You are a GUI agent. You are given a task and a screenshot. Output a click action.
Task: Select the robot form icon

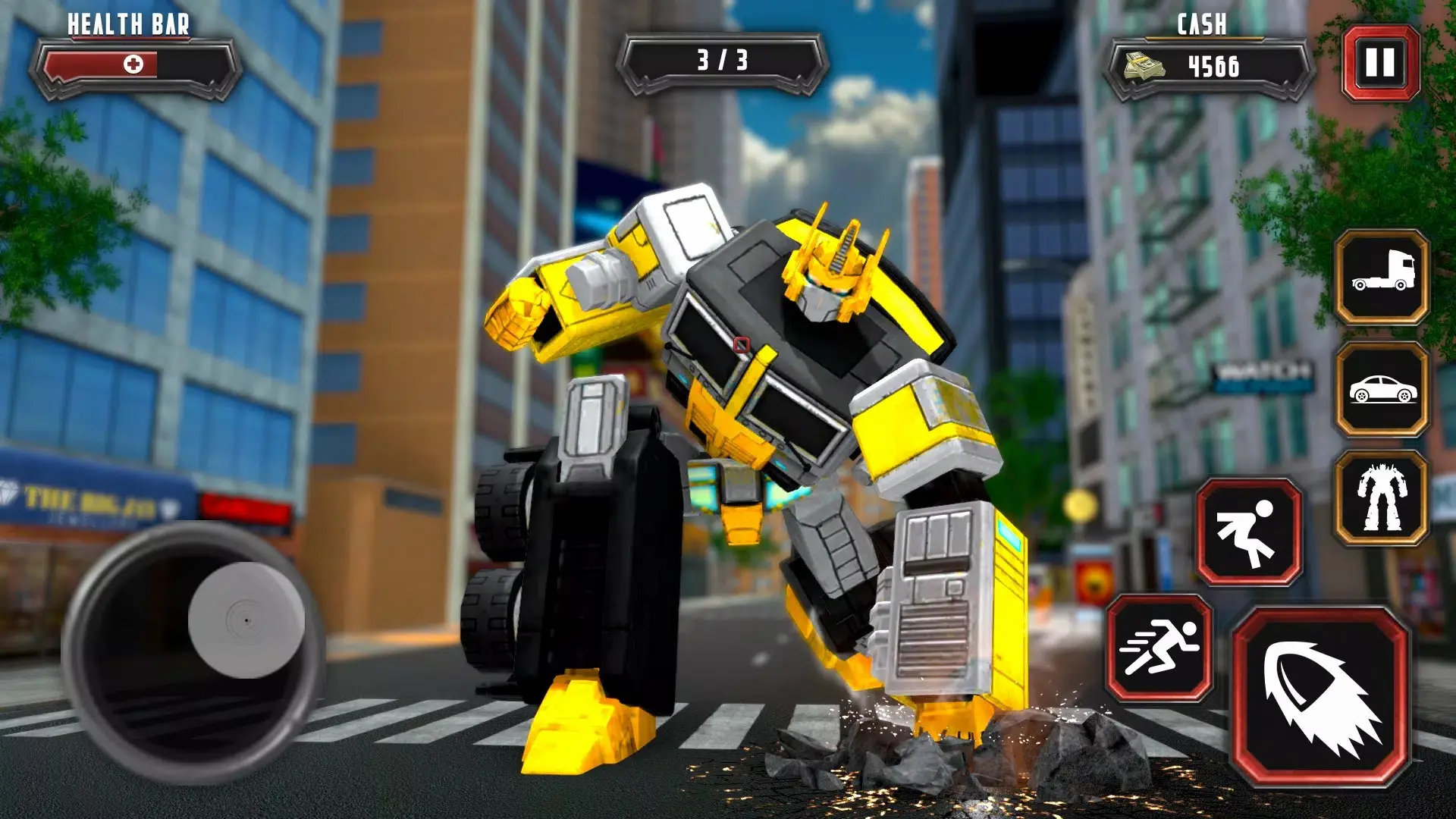[1382, 498]
